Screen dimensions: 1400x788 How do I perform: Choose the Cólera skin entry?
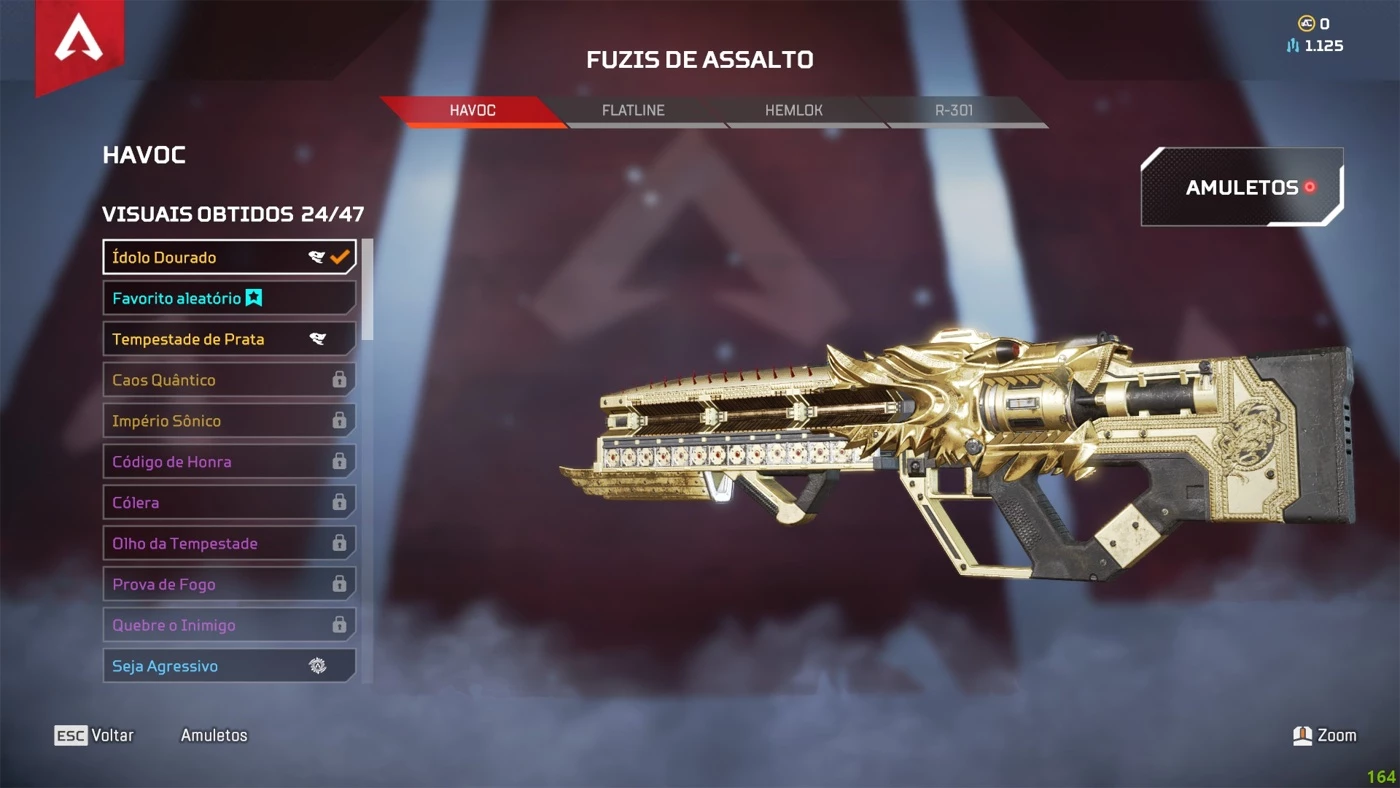[x=229, y=503]
